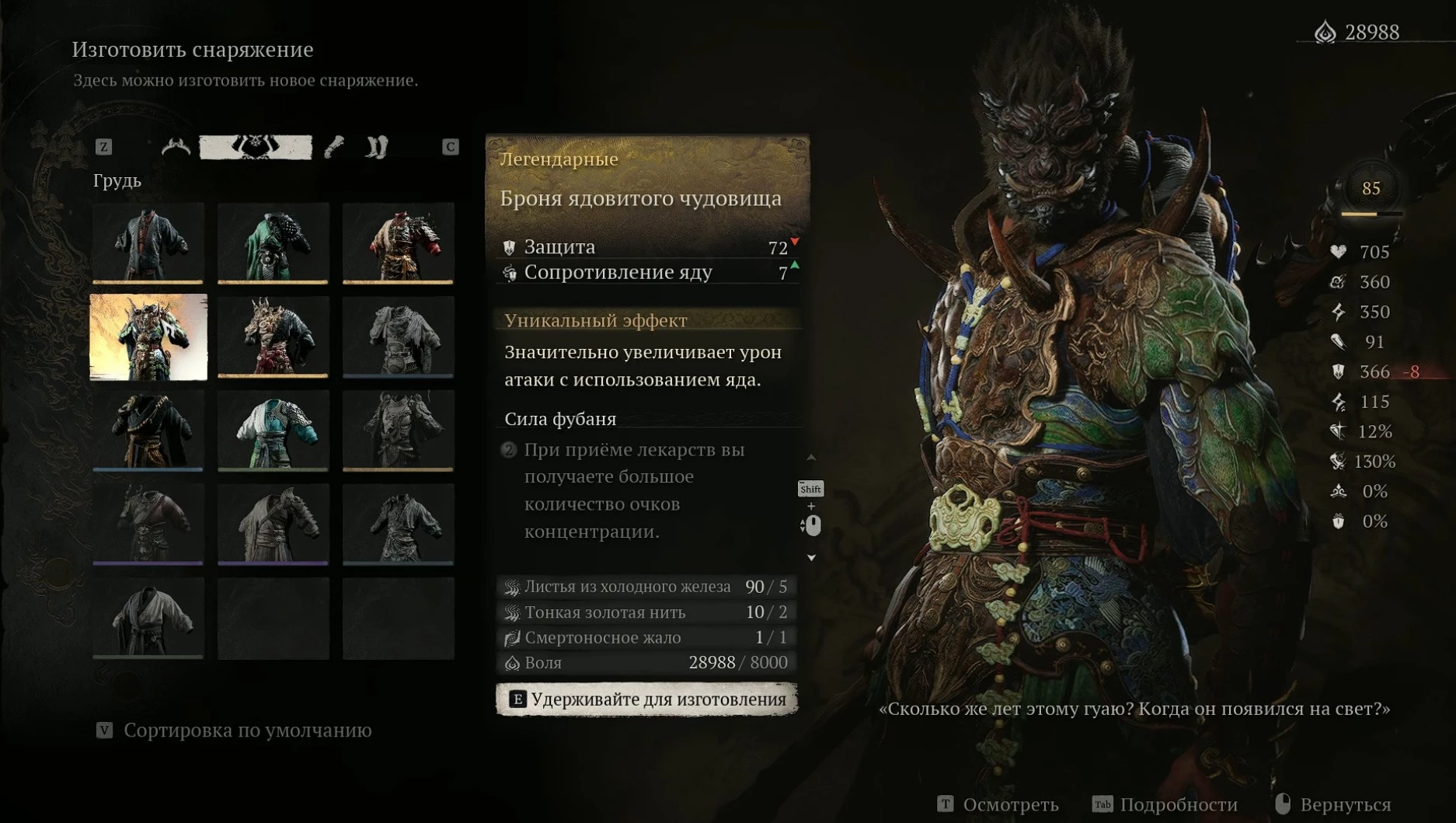
Task: Pick the red-sleeved armor in the top row
Action: coord(398,243)
